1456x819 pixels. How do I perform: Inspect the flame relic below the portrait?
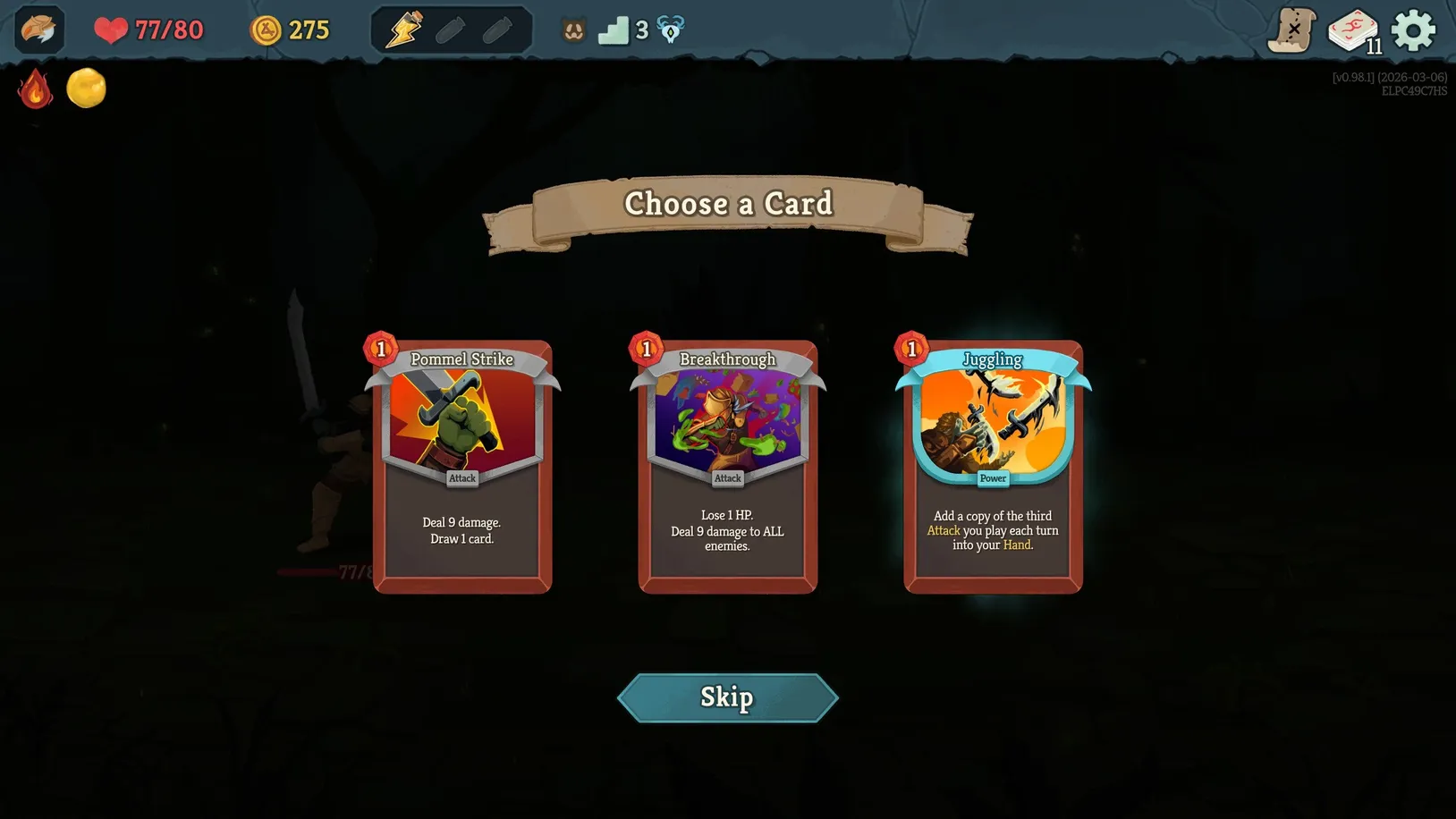click(x=36, y=89)
